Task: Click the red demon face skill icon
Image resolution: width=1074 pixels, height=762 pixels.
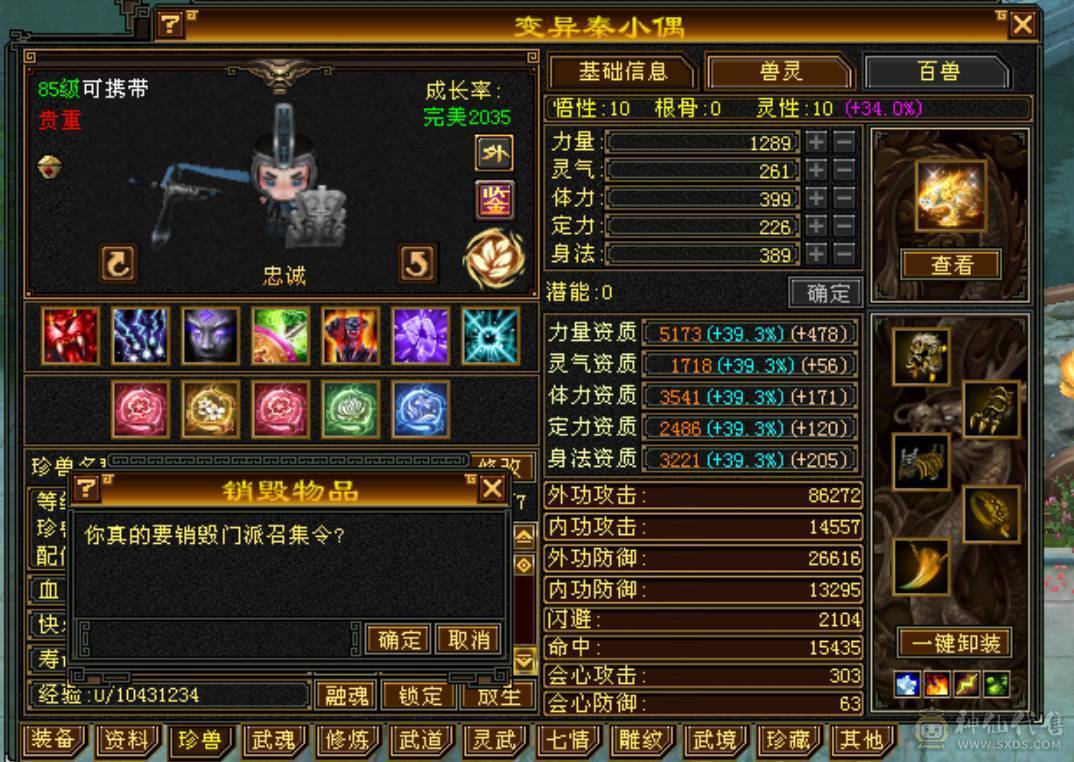Action: [70, 335]
